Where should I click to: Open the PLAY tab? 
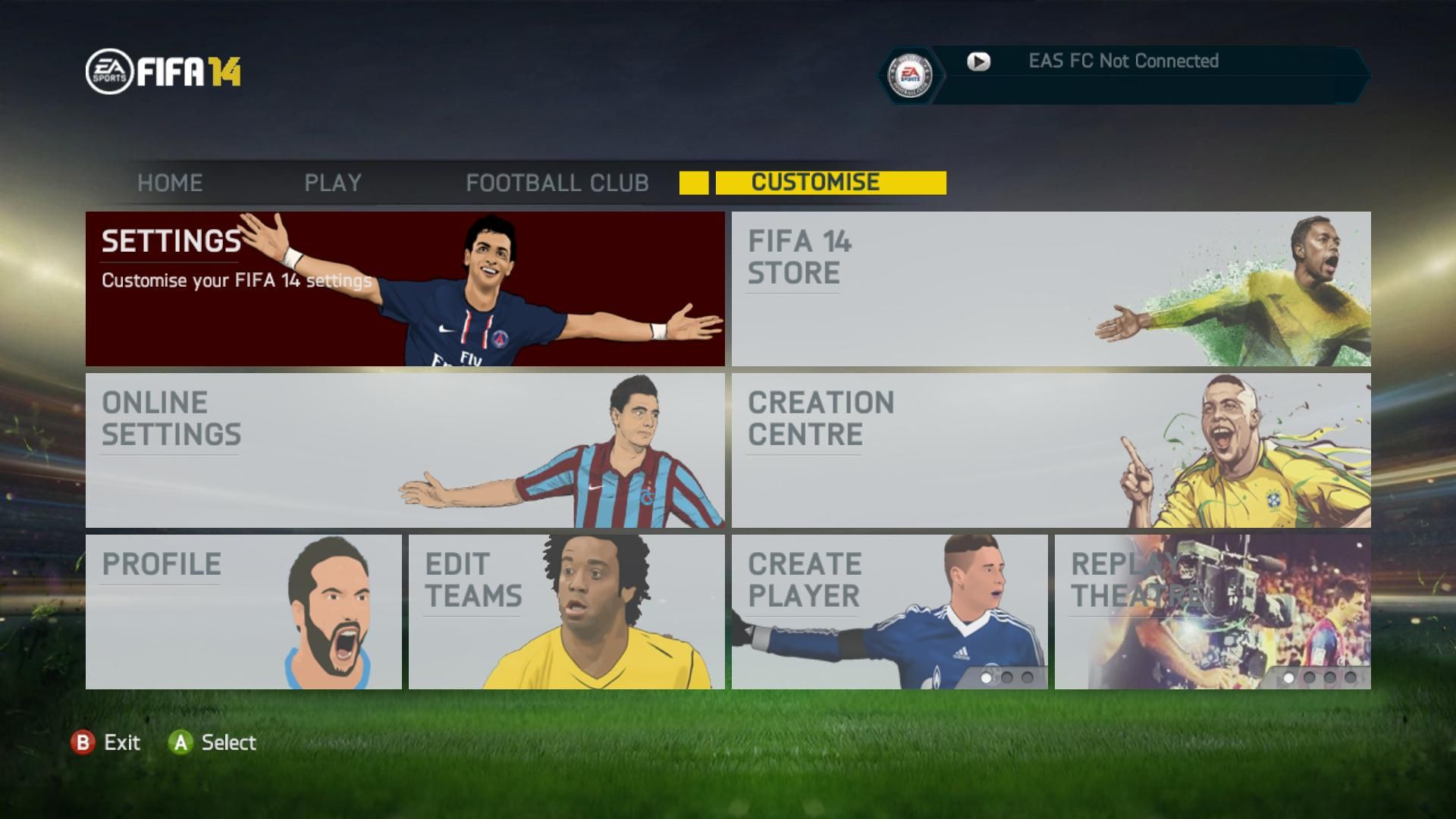333,183
